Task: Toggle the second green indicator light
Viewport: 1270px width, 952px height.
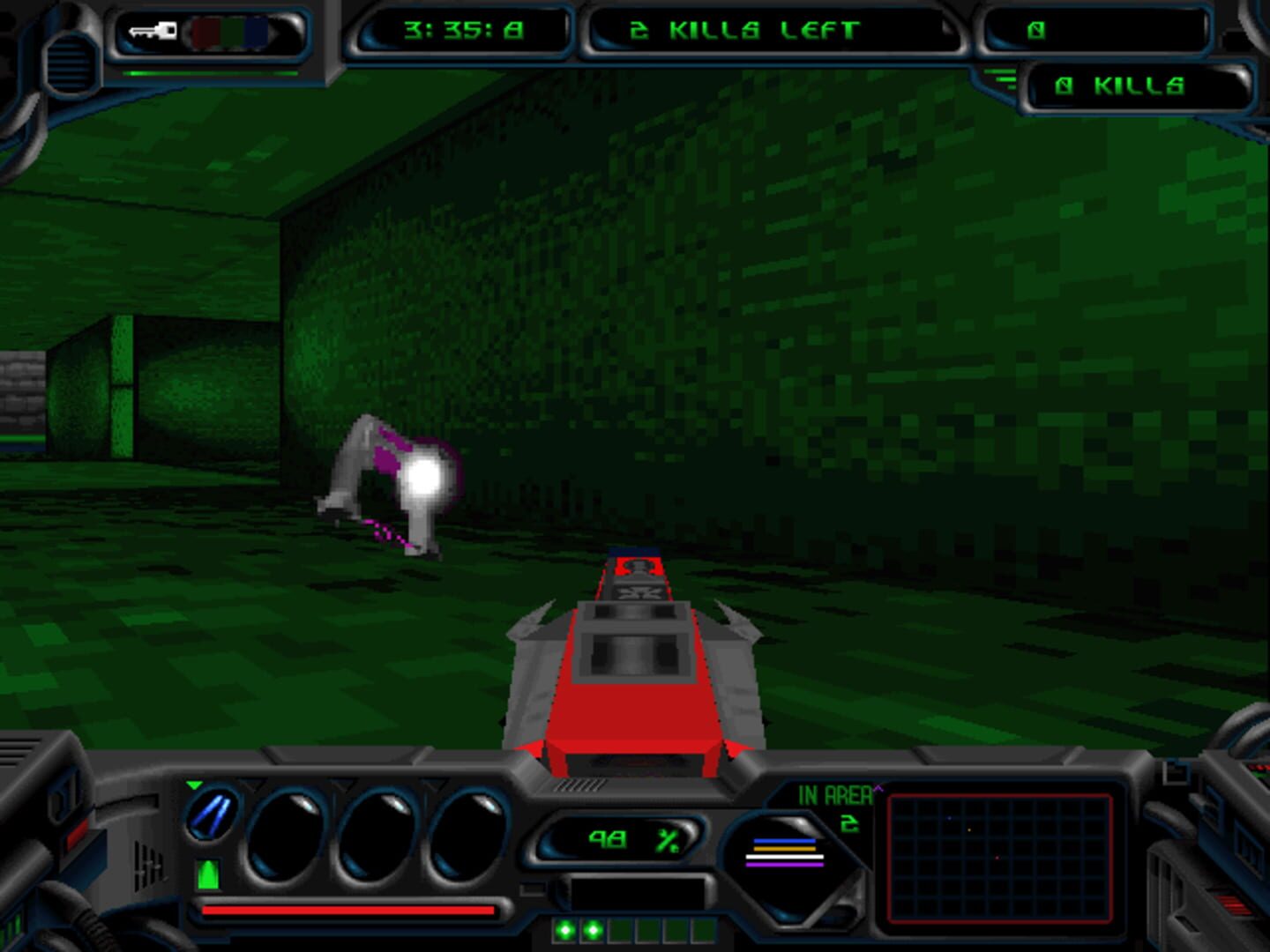Action: [594, 928]
